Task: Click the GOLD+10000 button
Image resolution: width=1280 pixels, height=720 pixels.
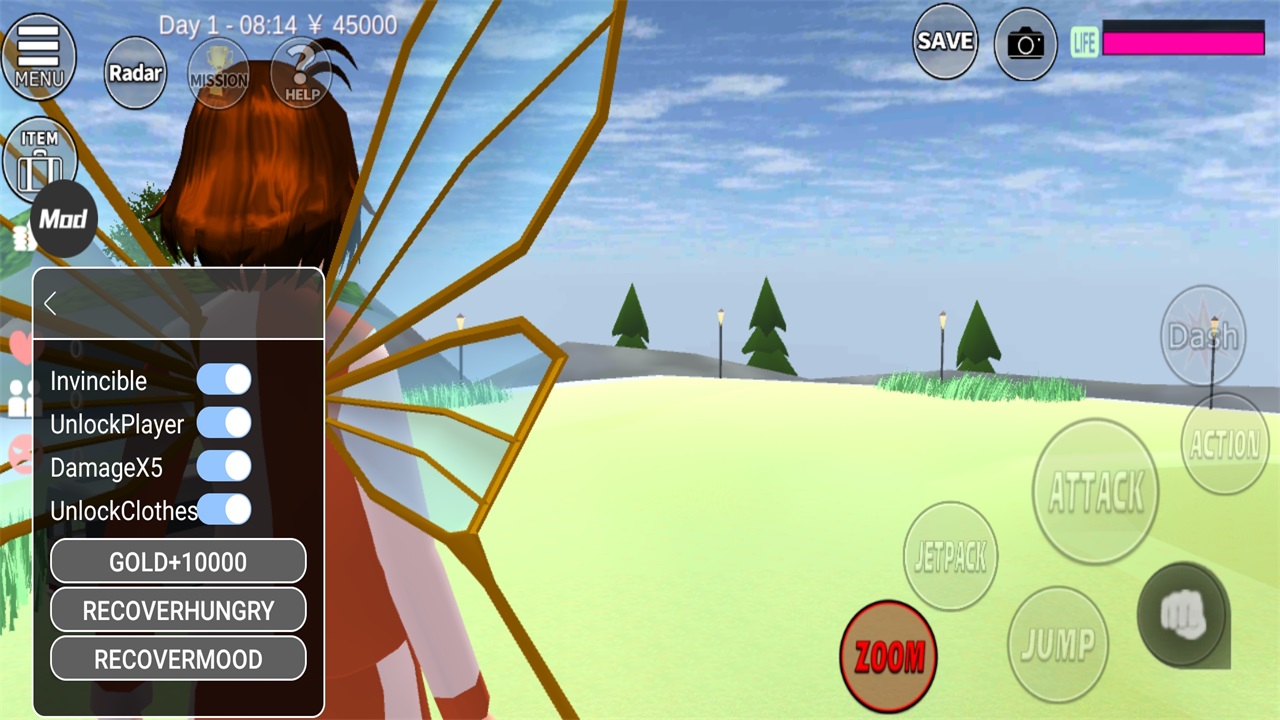Action: coord(178,562)
